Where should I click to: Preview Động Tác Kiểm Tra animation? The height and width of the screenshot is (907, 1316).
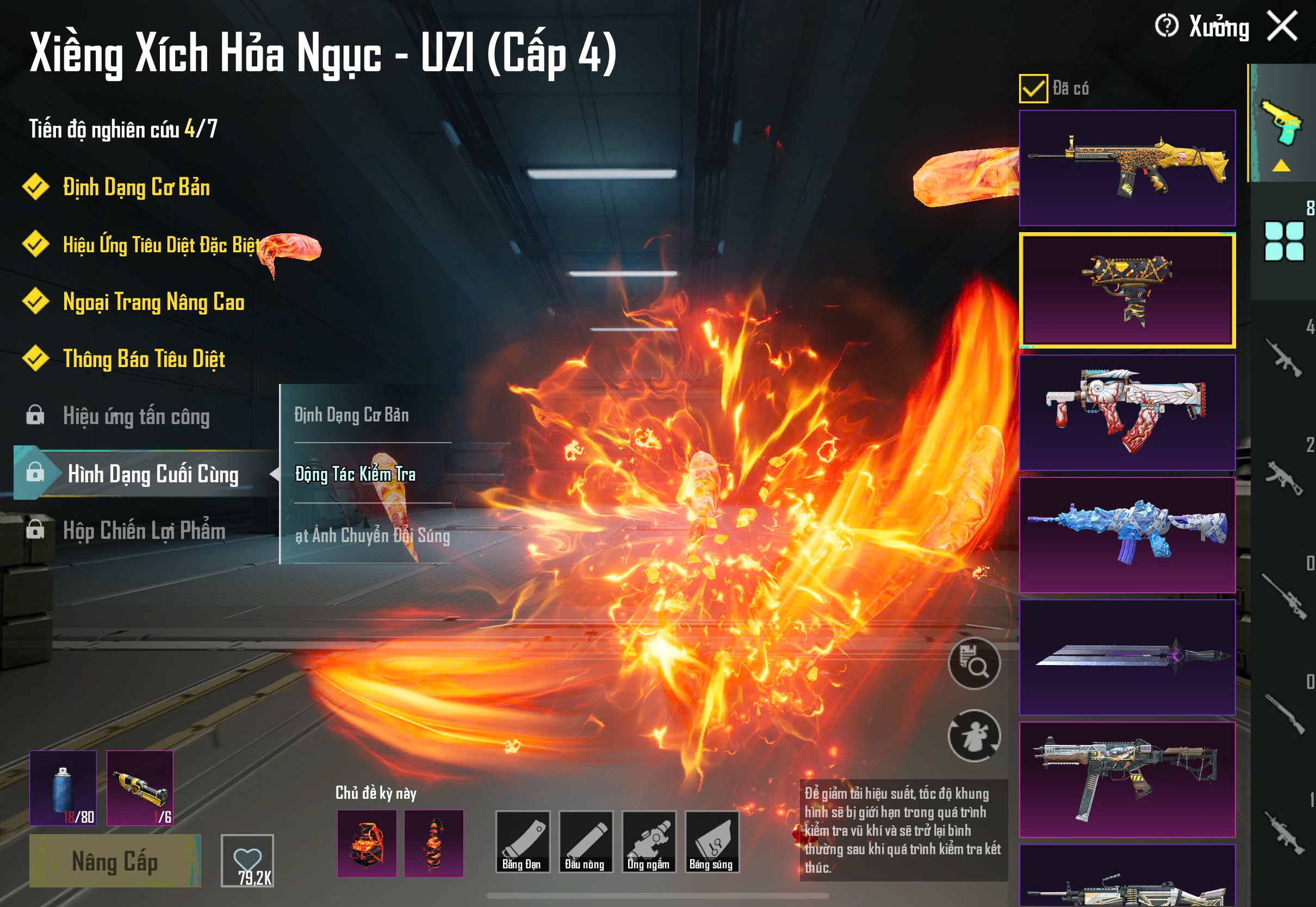355,474
